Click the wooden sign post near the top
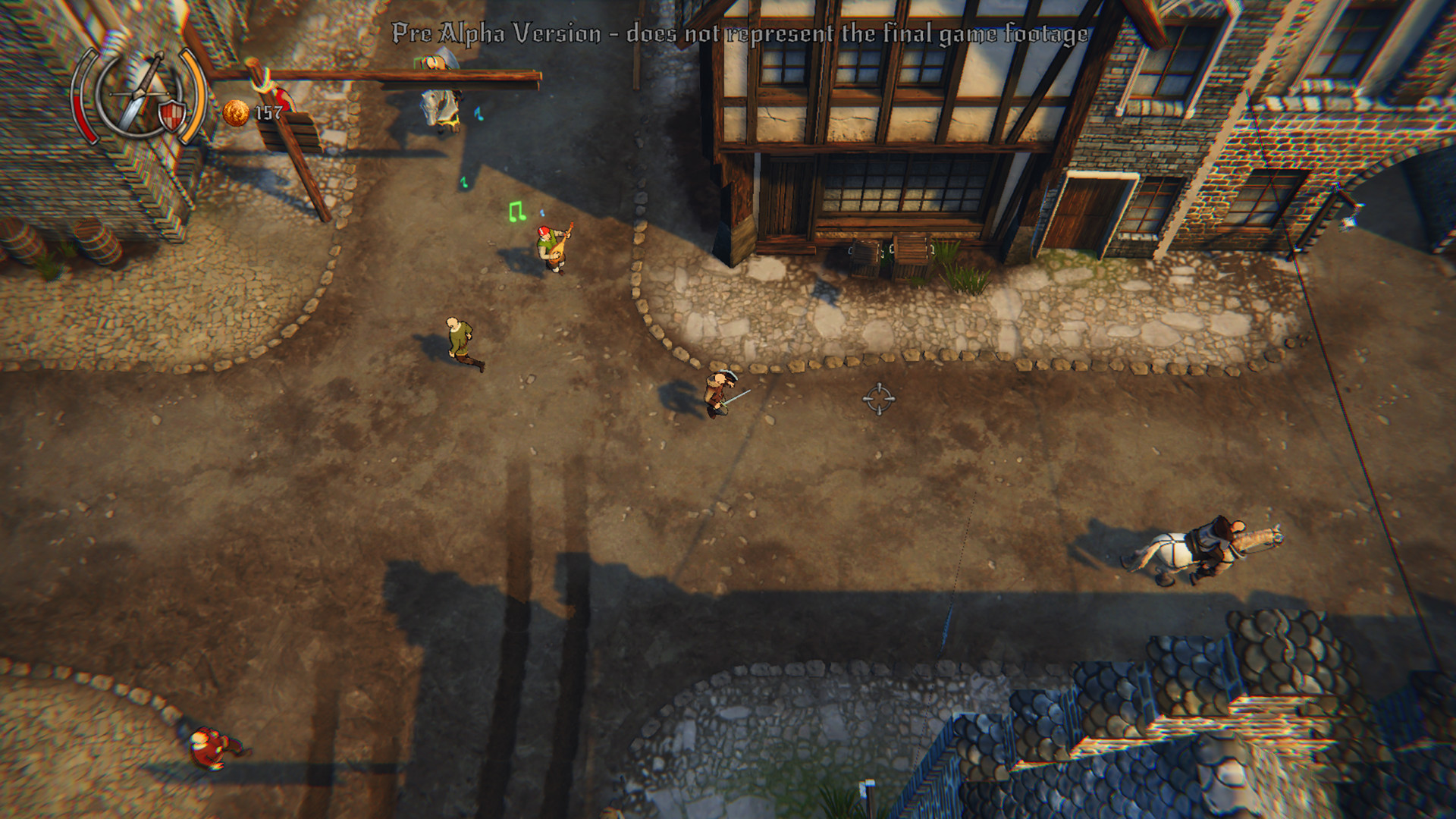 click(x=296, y=133)
